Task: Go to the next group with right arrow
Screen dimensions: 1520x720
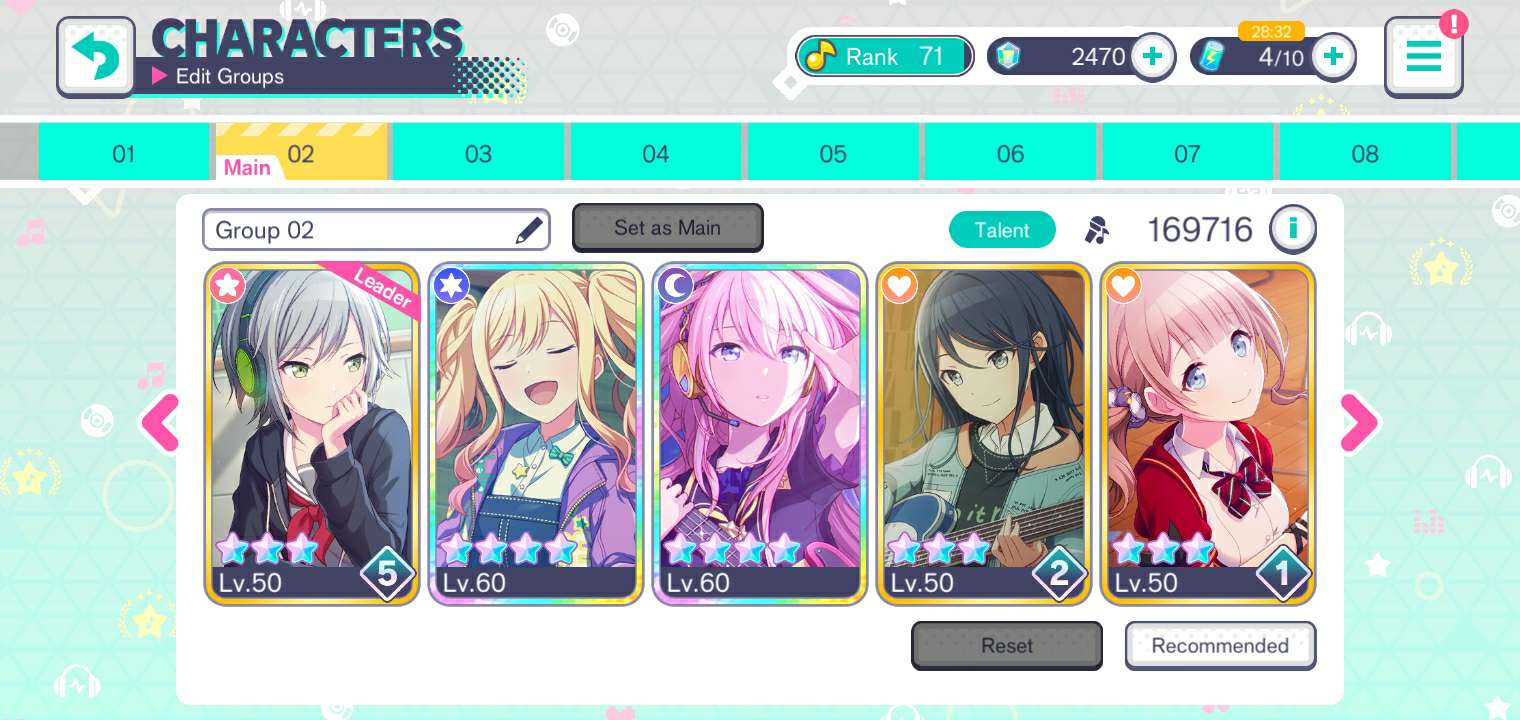Action: click(1358, 422)
